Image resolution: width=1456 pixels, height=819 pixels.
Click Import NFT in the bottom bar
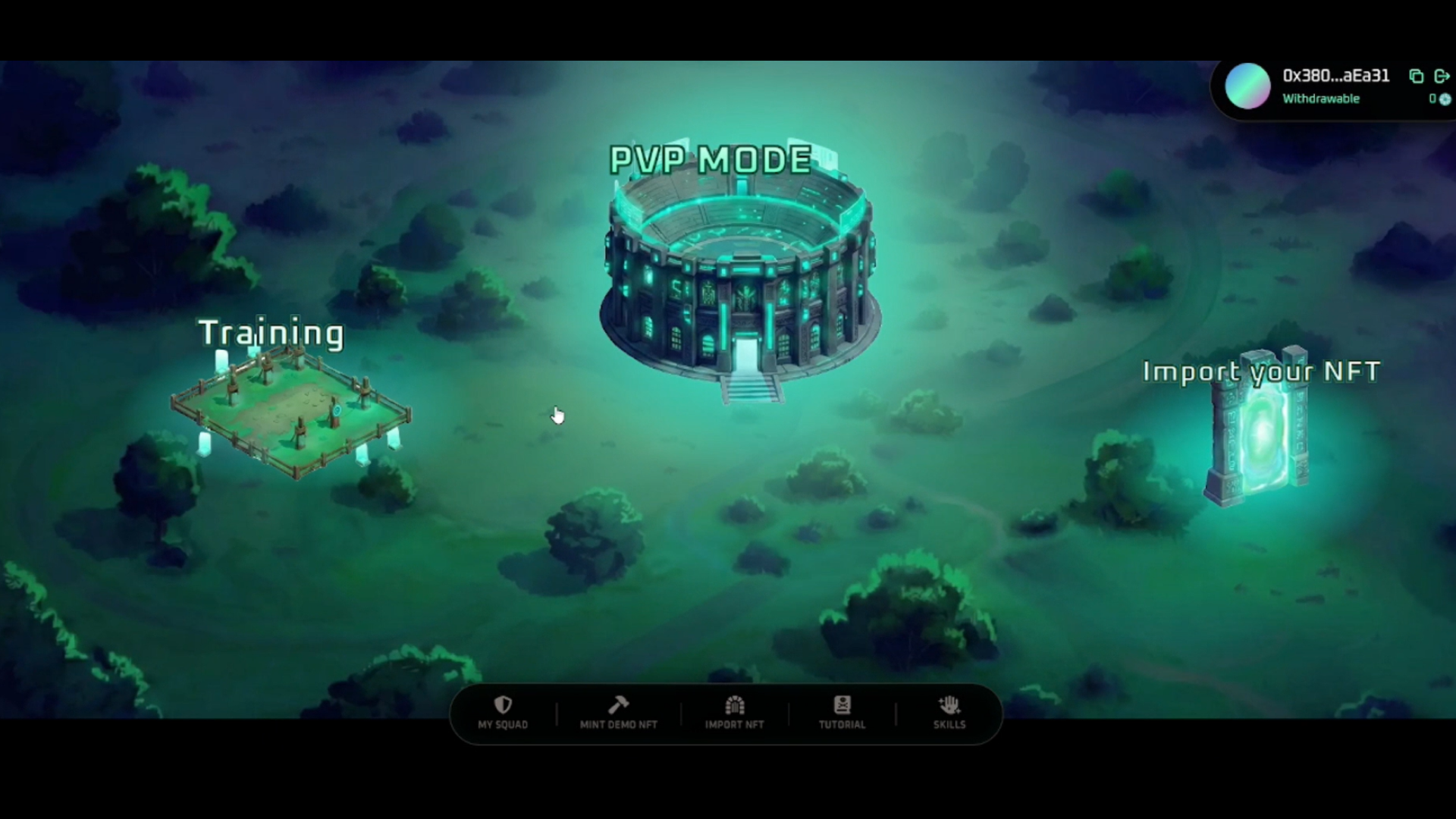(x=734, y=713)
